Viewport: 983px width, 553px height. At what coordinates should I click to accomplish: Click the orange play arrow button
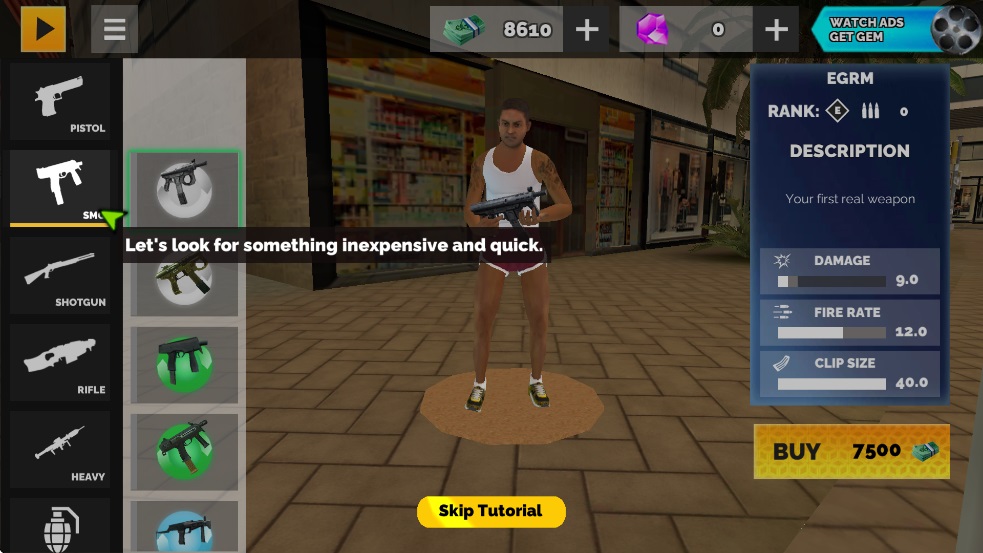44,29
